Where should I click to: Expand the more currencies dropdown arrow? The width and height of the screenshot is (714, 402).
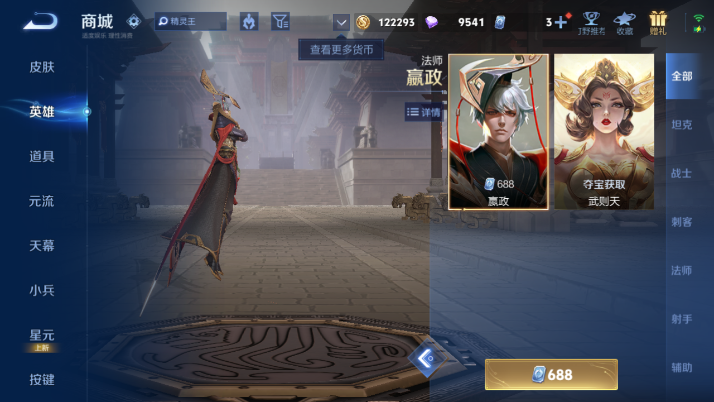point(341,21)
